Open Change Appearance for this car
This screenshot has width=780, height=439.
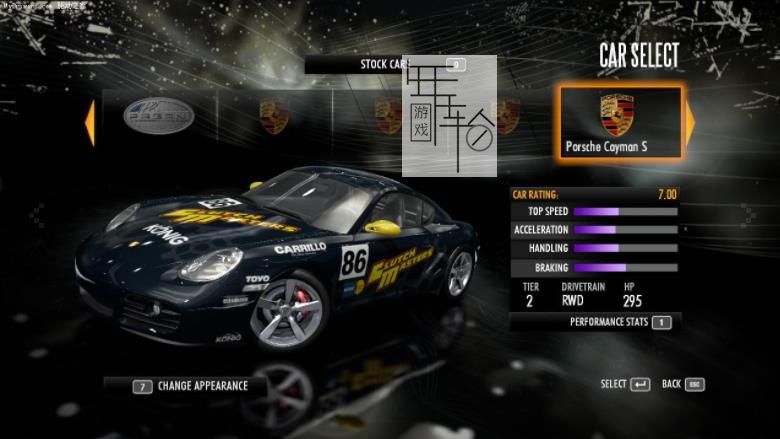tap(188, 385)
